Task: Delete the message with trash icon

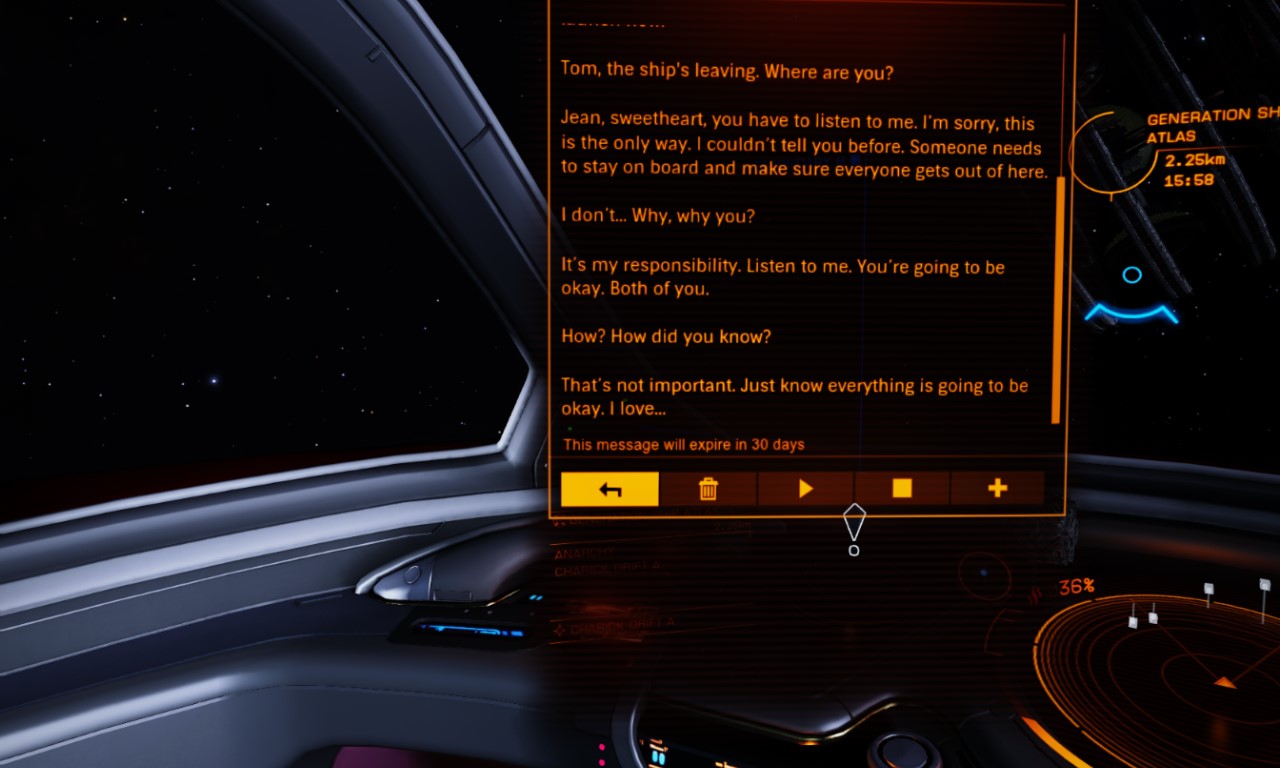Action: (708, 489)
